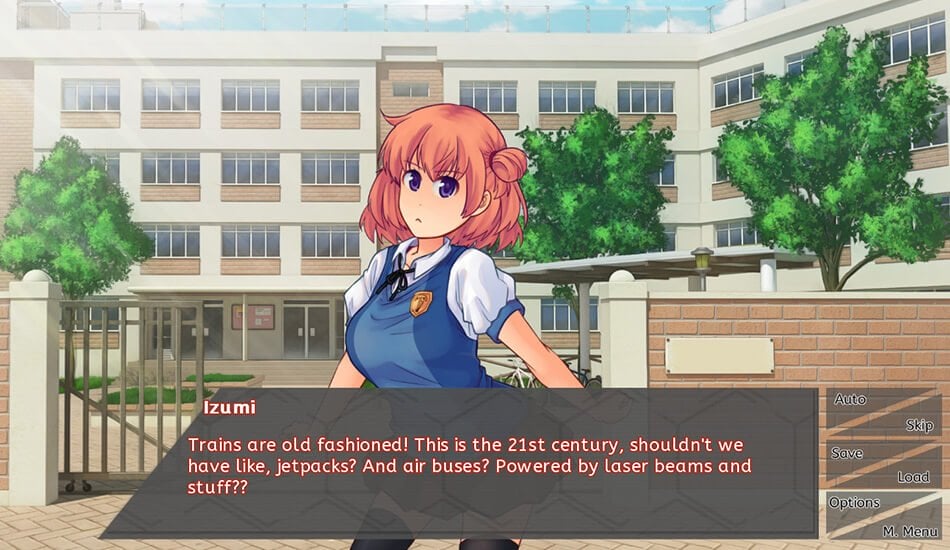Open the Load menu
The height and width of the screenshot is (550, 950).
coord(912,477)
